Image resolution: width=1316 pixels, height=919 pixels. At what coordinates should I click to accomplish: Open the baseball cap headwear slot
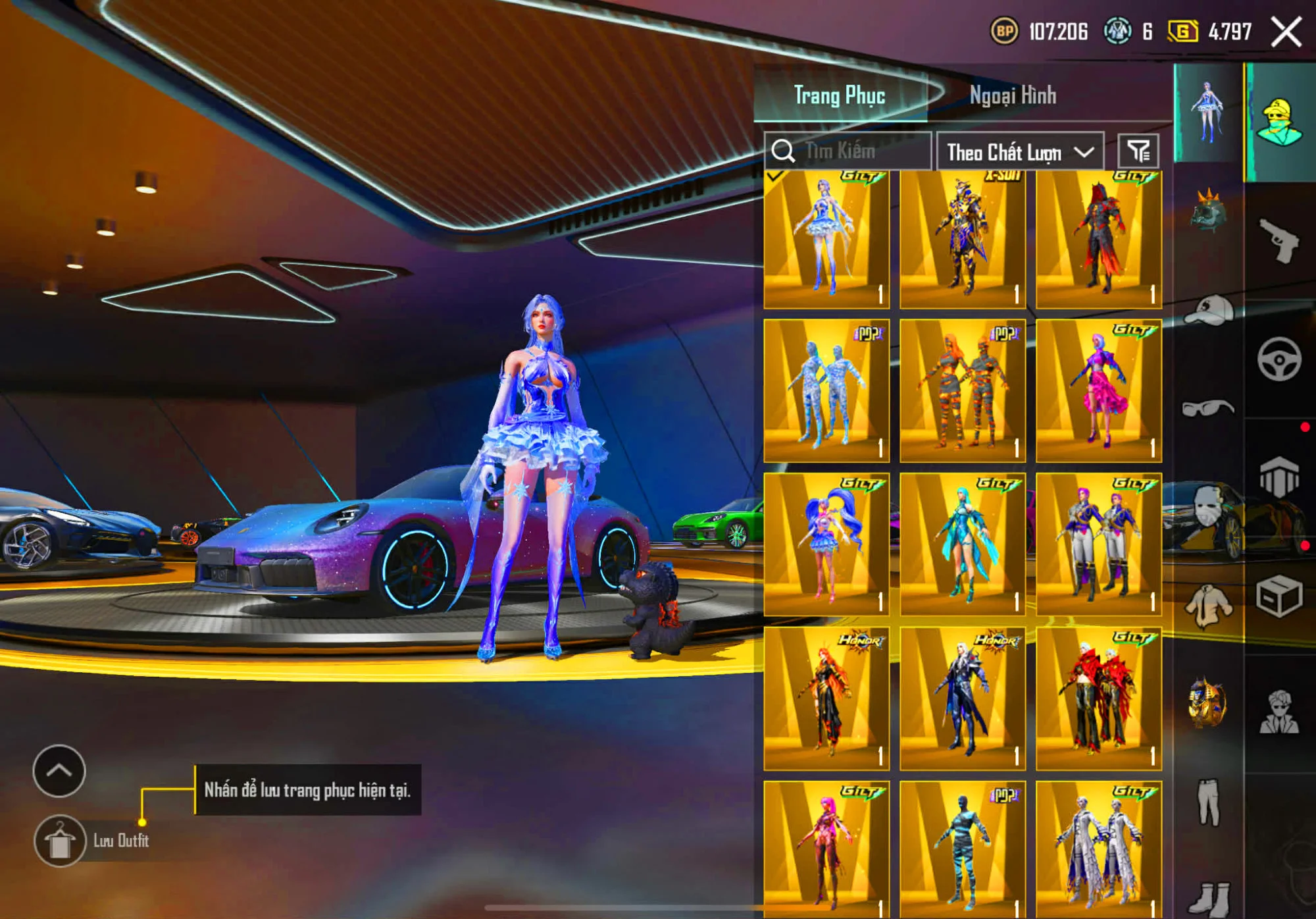[1207, 311]
